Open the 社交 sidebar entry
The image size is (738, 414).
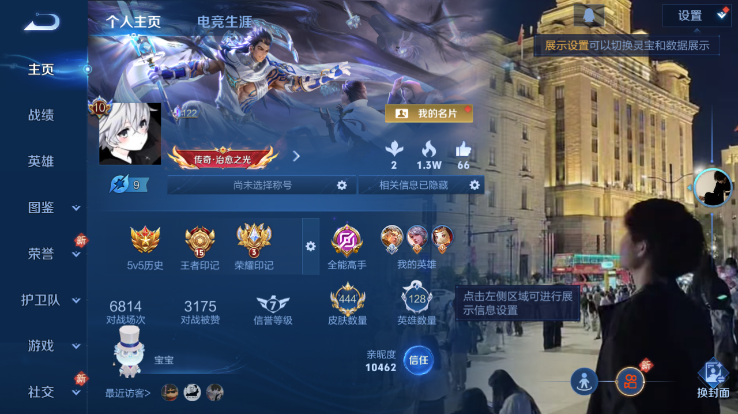tap(41, 391)
